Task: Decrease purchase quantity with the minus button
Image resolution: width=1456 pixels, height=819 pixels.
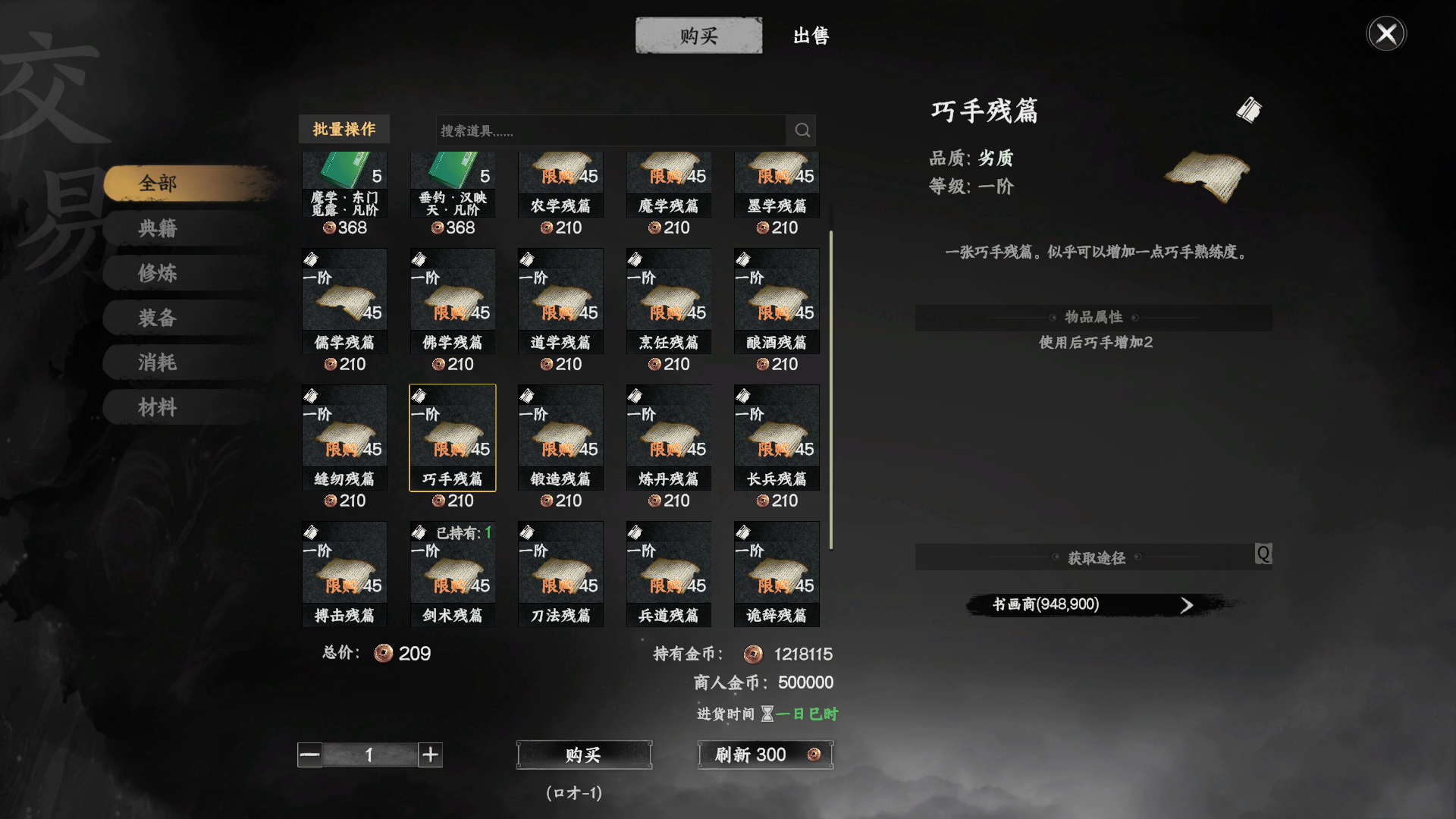Action: [309, 755]
